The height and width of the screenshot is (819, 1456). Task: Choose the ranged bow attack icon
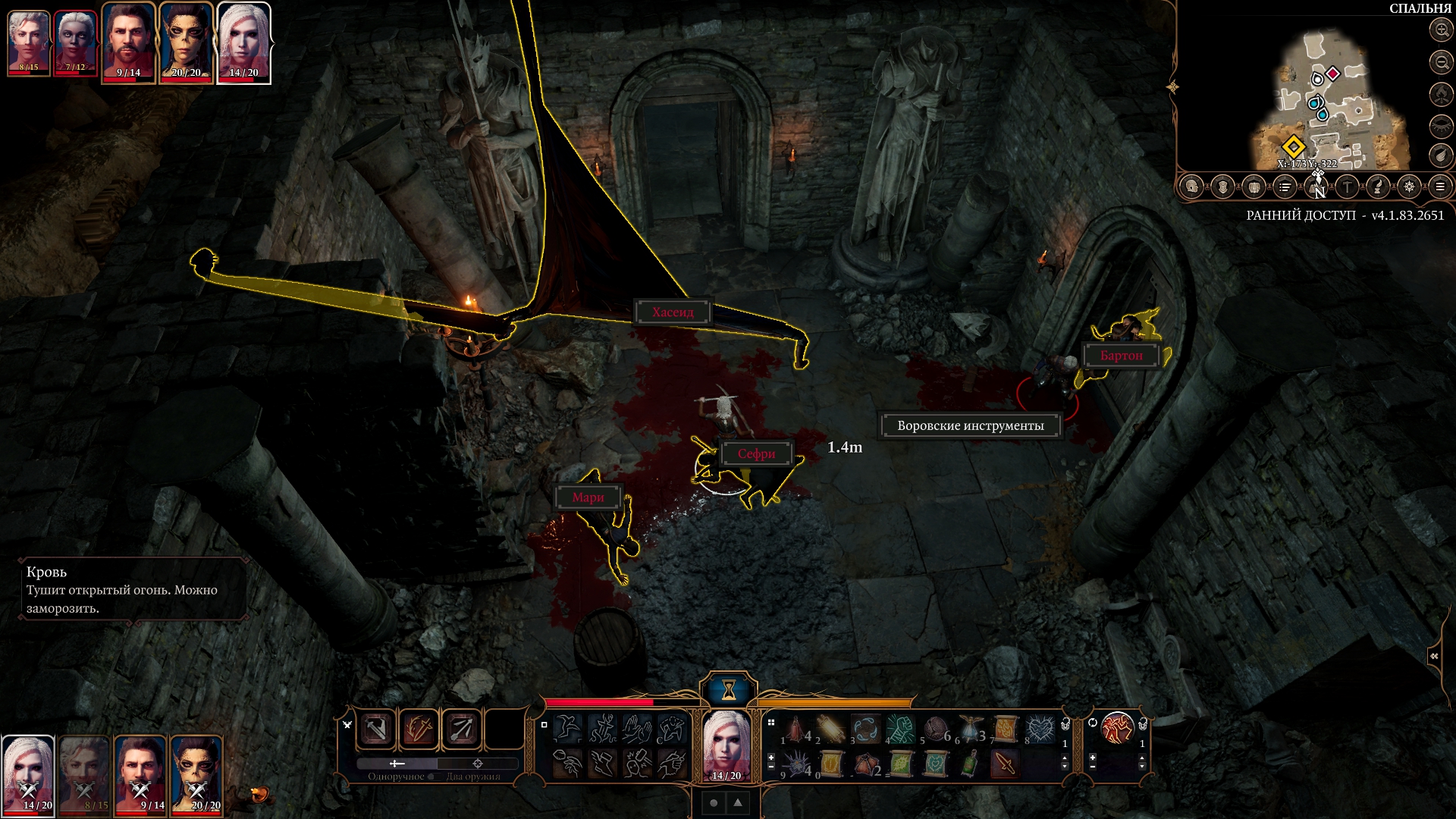462,730
